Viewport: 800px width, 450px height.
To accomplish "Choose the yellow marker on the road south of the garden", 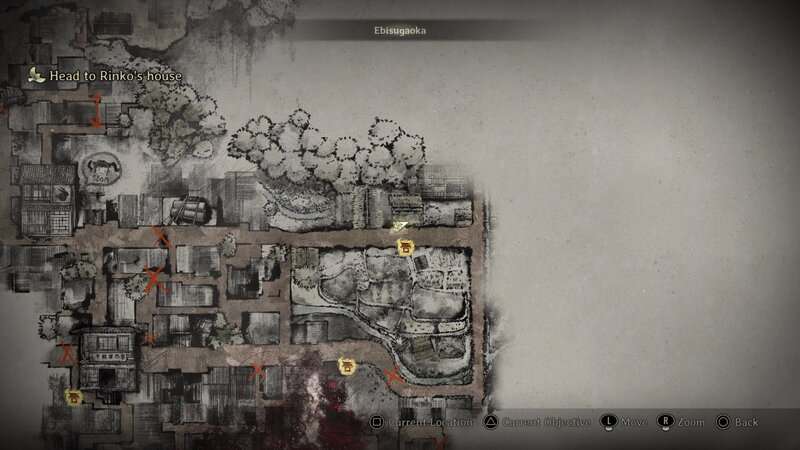I will point(347,366).
